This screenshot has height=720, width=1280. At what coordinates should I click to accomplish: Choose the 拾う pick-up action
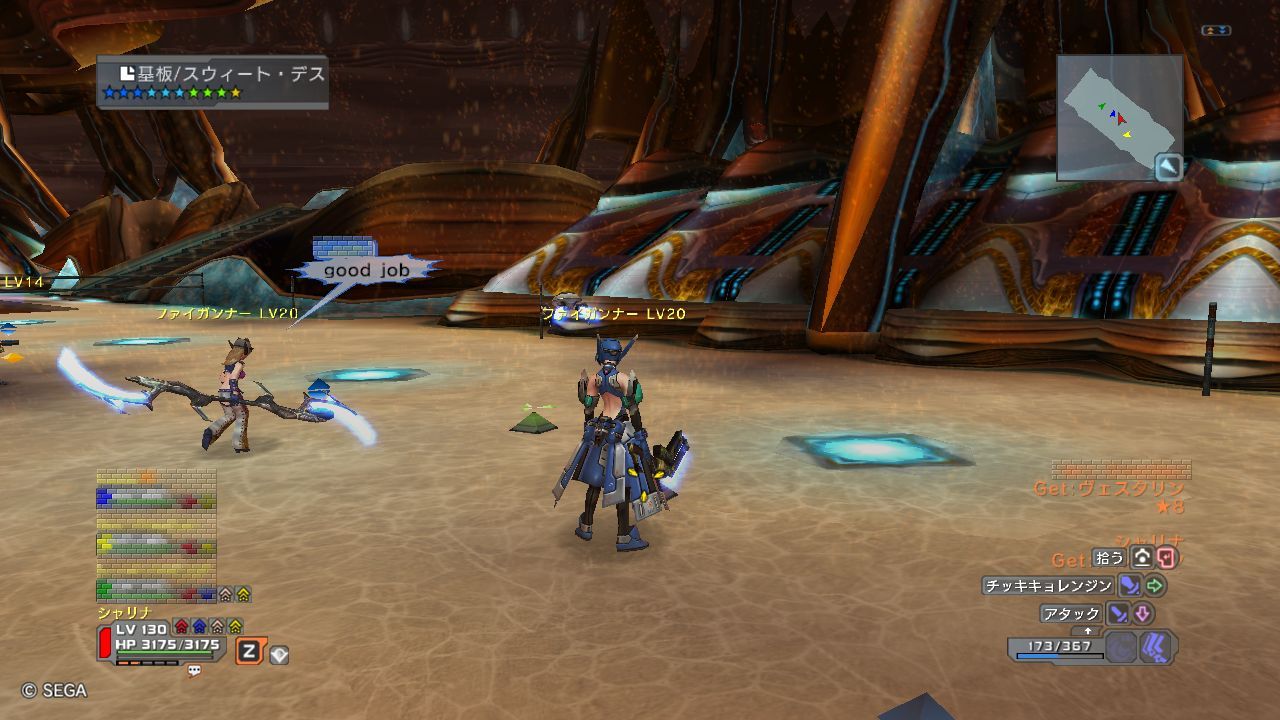[1109, 558]
